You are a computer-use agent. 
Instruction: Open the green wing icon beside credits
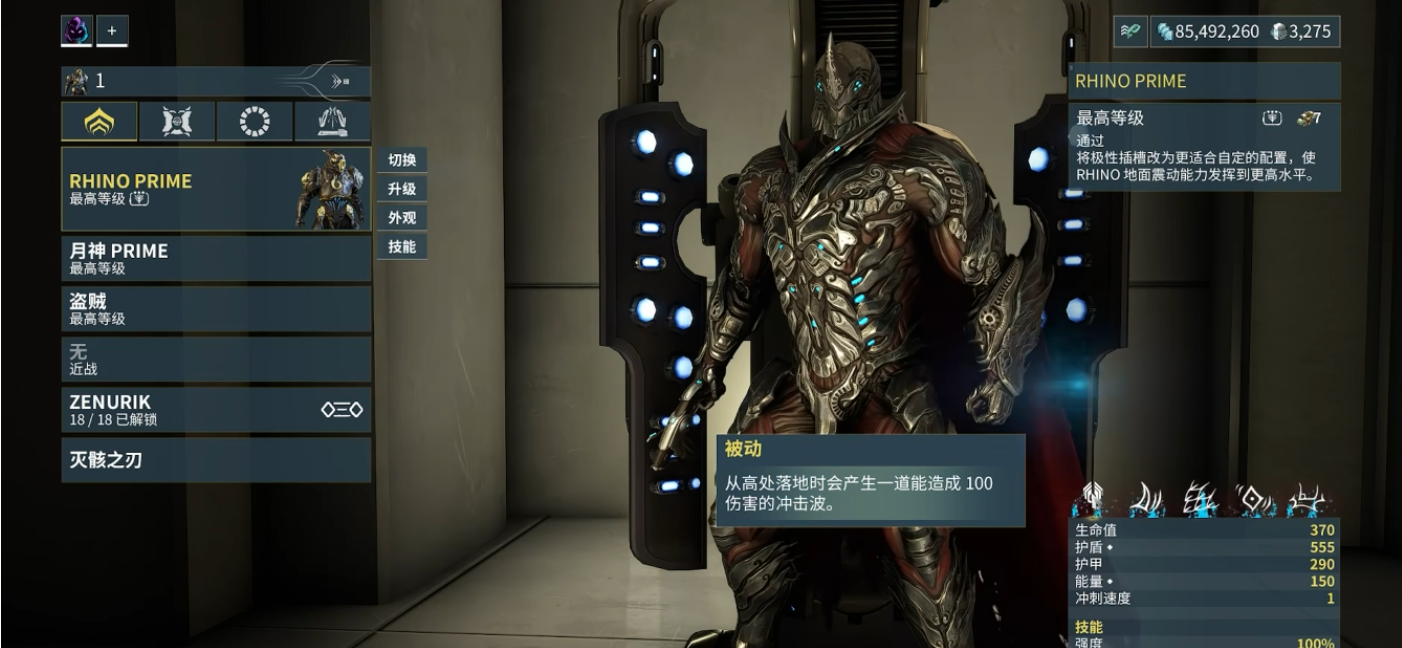pyautogui.click(x=1130, y=31)
